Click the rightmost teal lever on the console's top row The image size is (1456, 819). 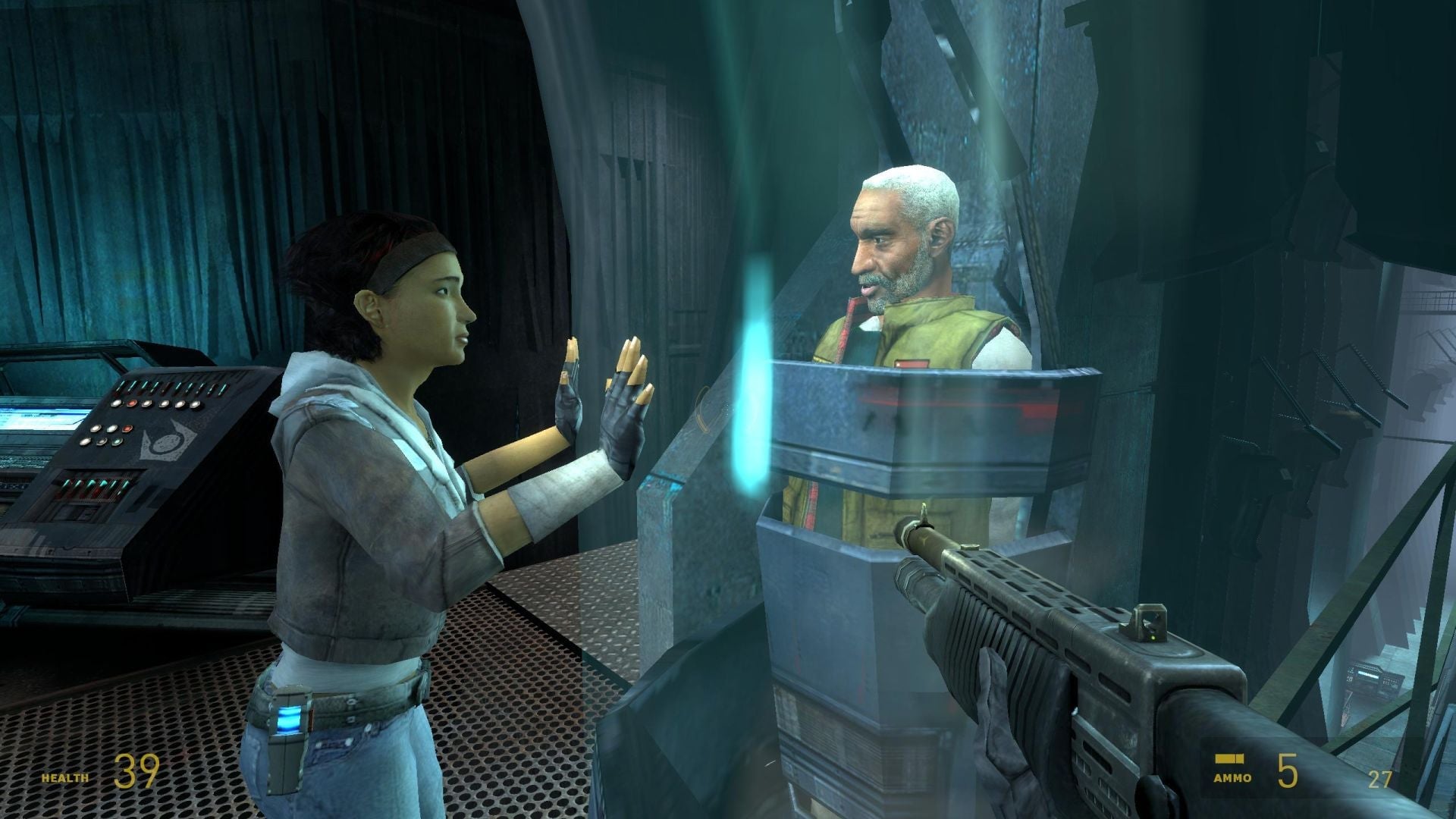pos(222,388)
